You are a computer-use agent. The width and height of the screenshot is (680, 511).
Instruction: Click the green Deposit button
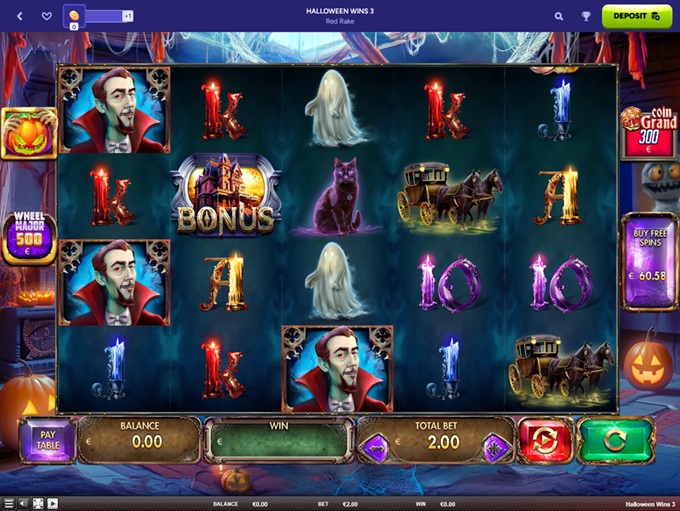click(x=636, y=16)
